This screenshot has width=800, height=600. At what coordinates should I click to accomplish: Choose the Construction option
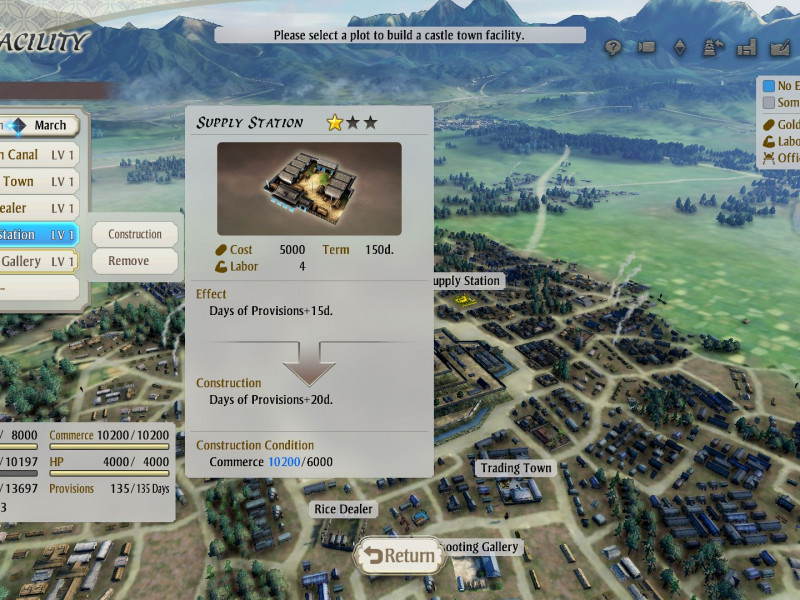(x=135, y=234)
